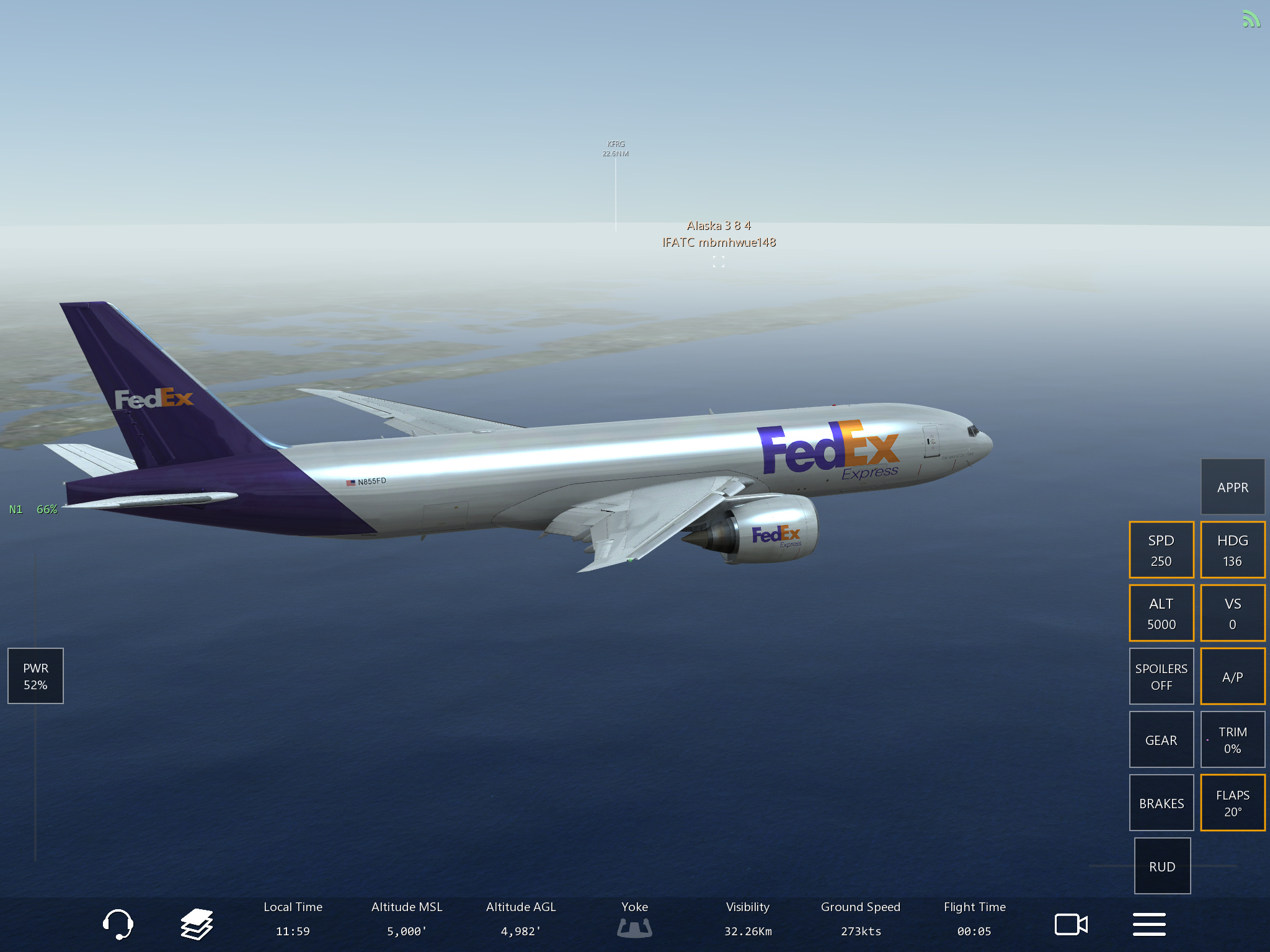The image size is (1270, 952).
Task: Change the FLAPS 20° setting
Action: [x=1232, y=803]
